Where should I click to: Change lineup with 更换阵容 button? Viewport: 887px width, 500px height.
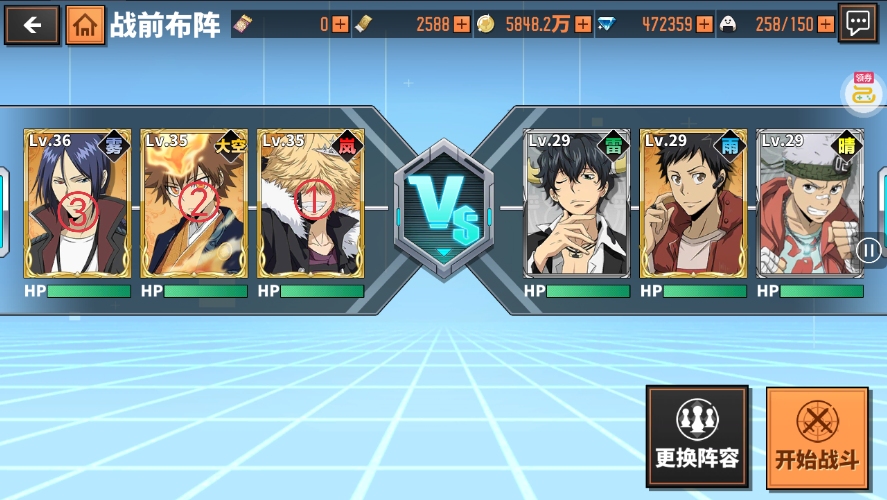pyautogui.click(x=697, y=436)
